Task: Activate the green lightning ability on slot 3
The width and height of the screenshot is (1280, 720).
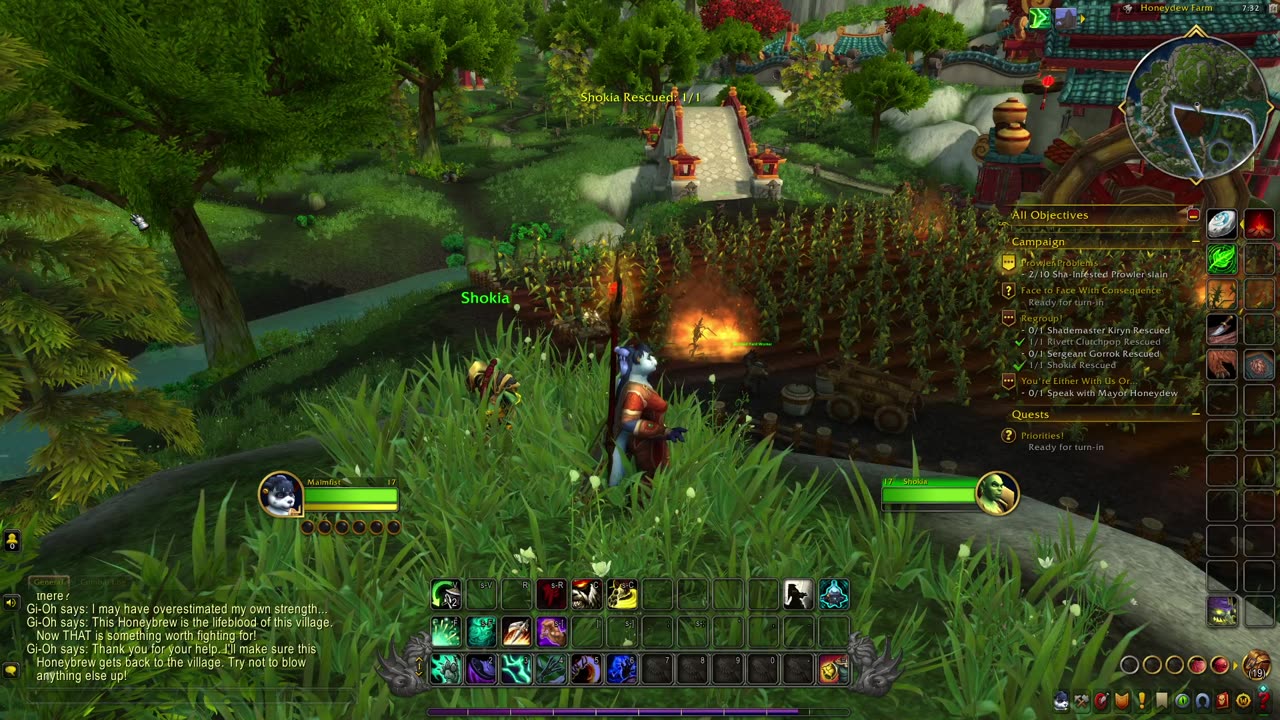Action: pyautogui.click(x=516, y=668)
